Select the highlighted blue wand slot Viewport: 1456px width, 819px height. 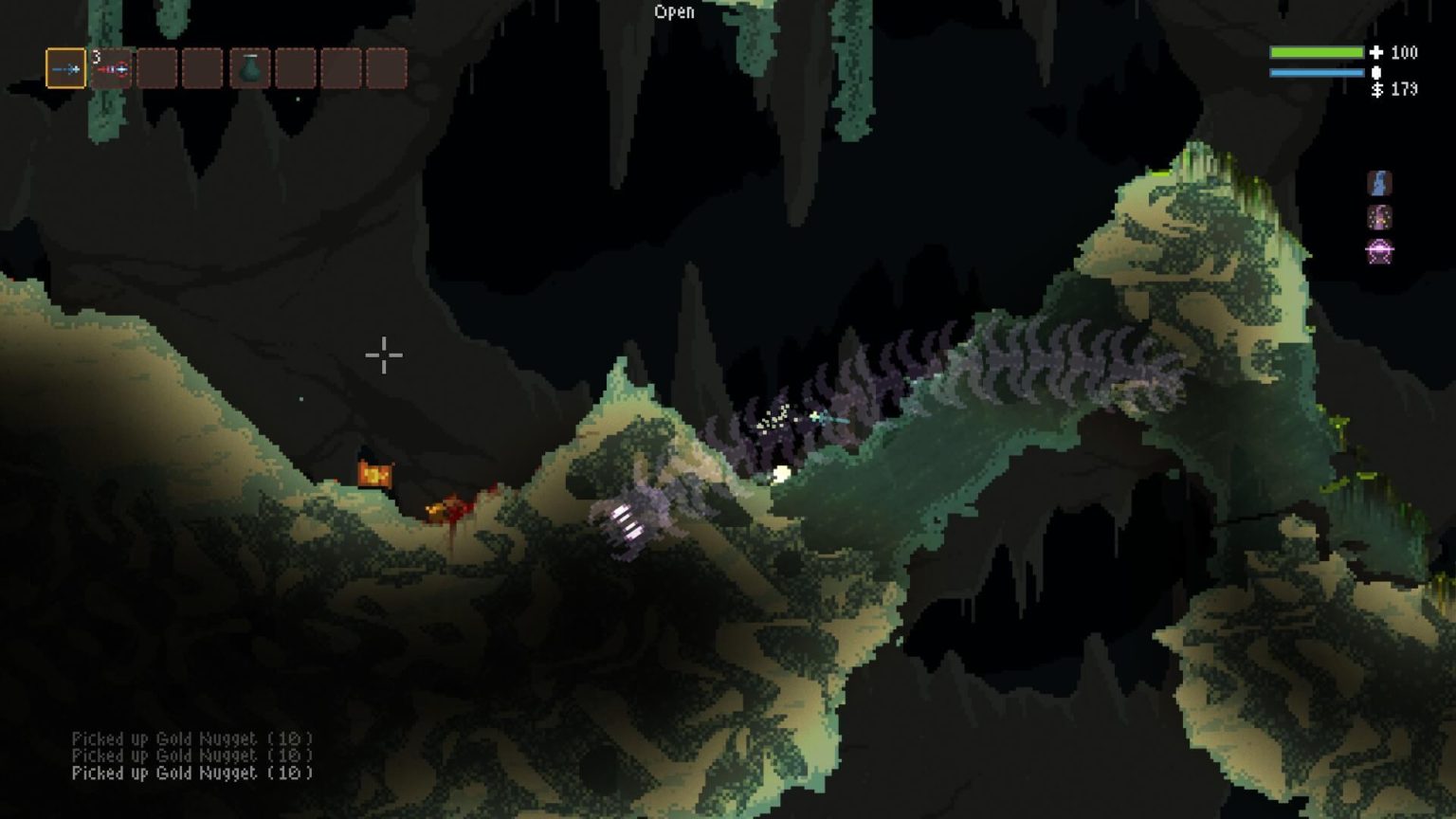click(65, 68)
